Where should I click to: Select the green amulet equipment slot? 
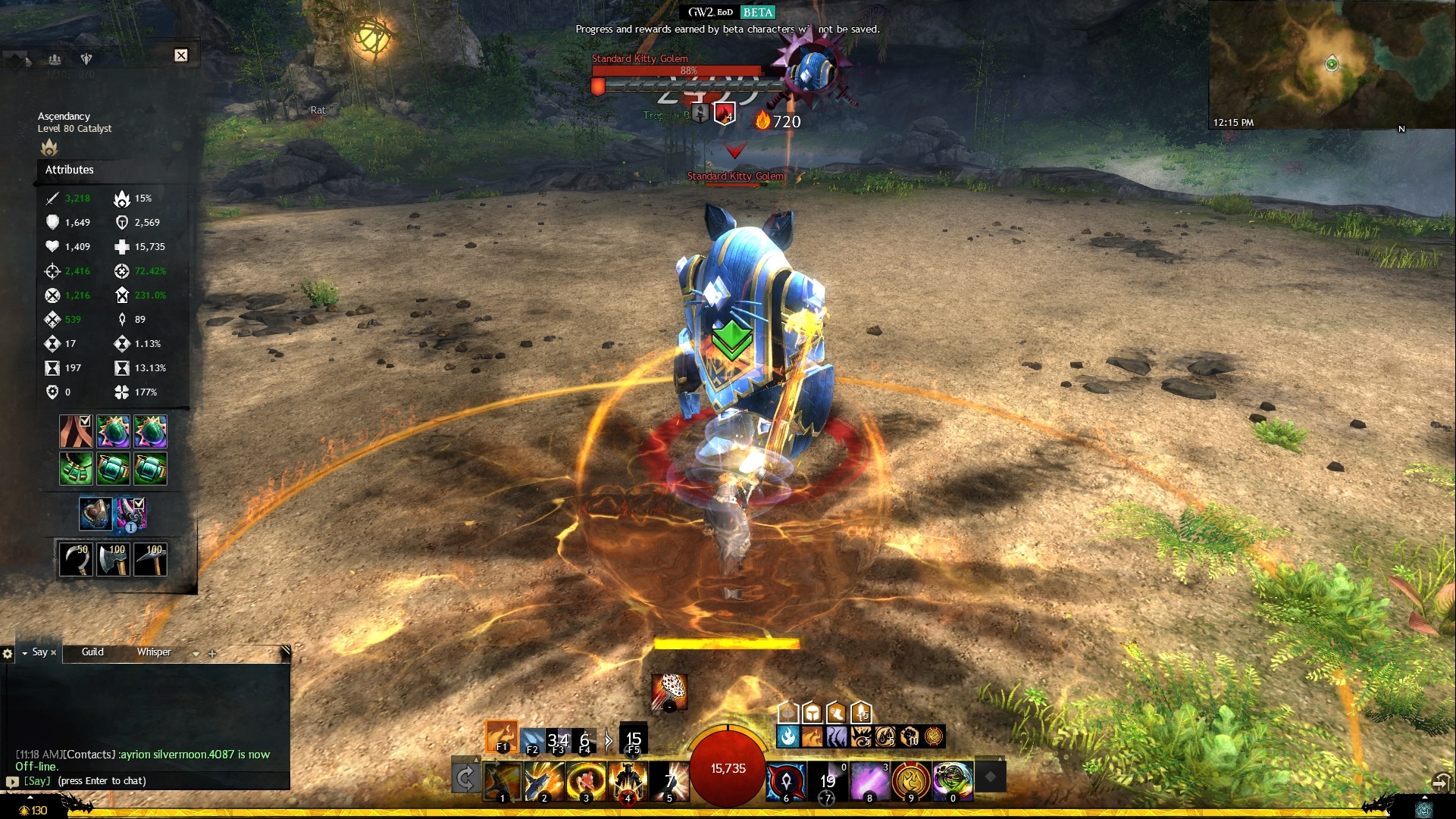click(x=76, y=469)
